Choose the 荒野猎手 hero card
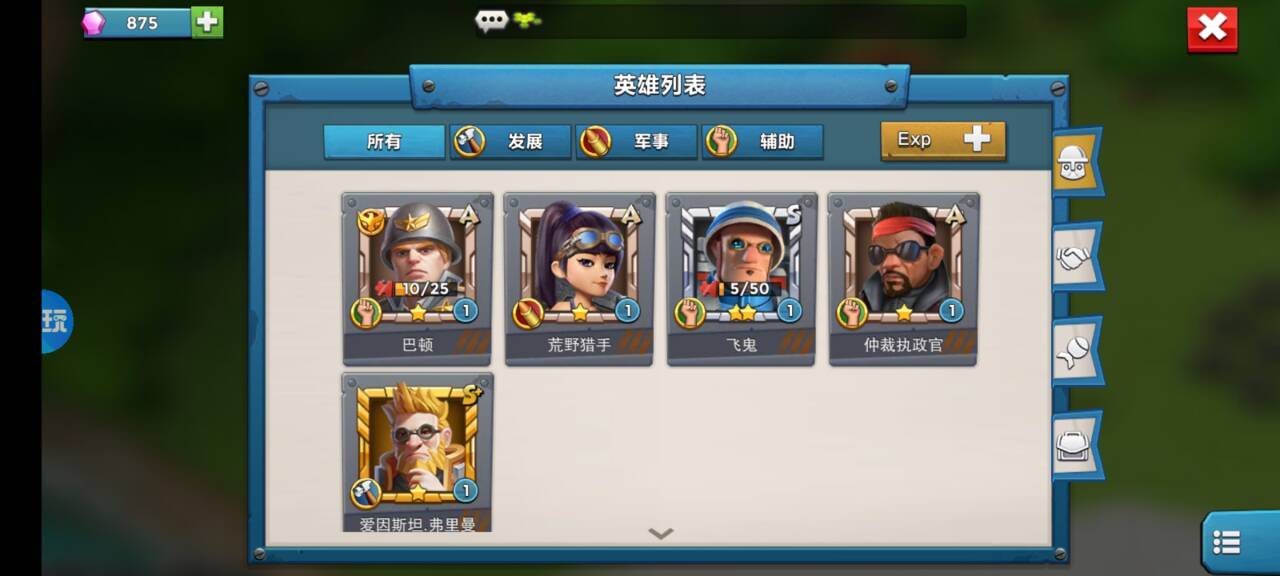1280x576 pixels. [579, 278]
